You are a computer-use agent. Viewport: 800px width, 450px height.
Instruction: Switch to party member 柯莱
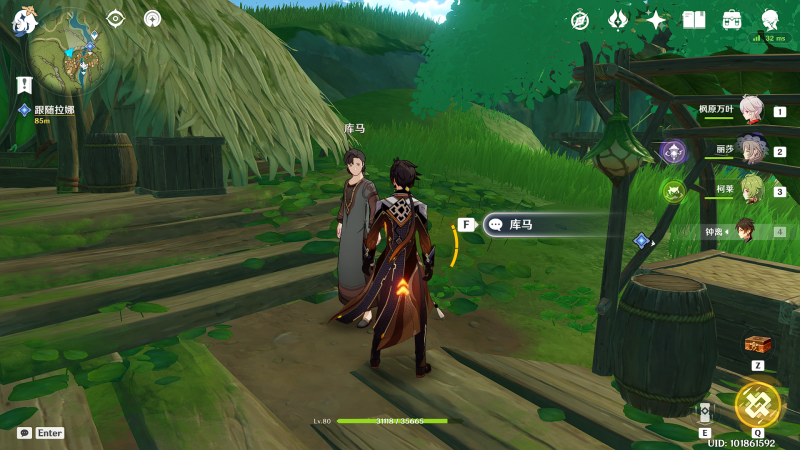pyautogui.click(x=750, y=191)
